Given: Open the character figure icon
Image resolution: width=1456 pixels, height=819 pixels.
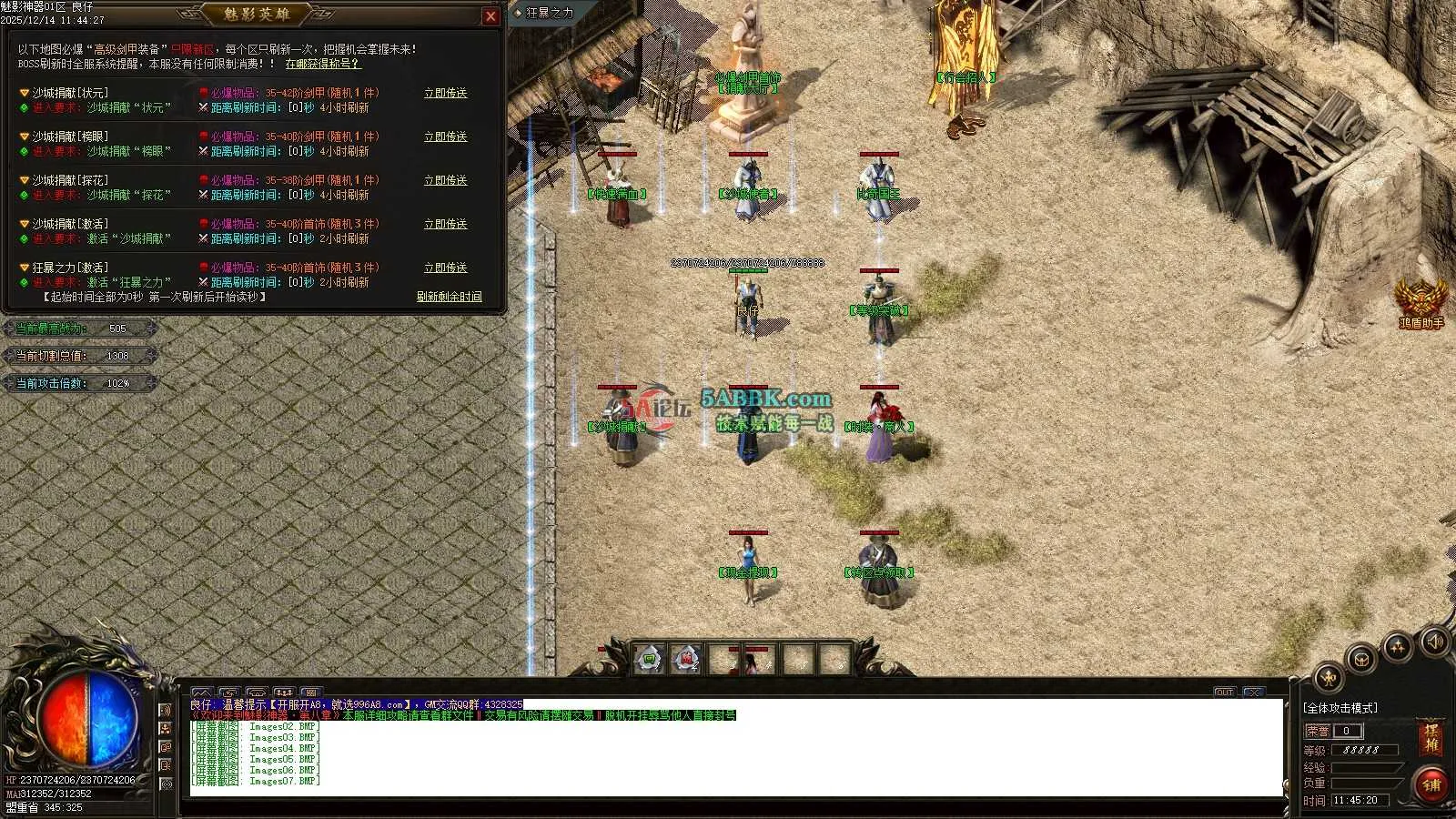Looking at the screenshot, I should pos(1329,678).
